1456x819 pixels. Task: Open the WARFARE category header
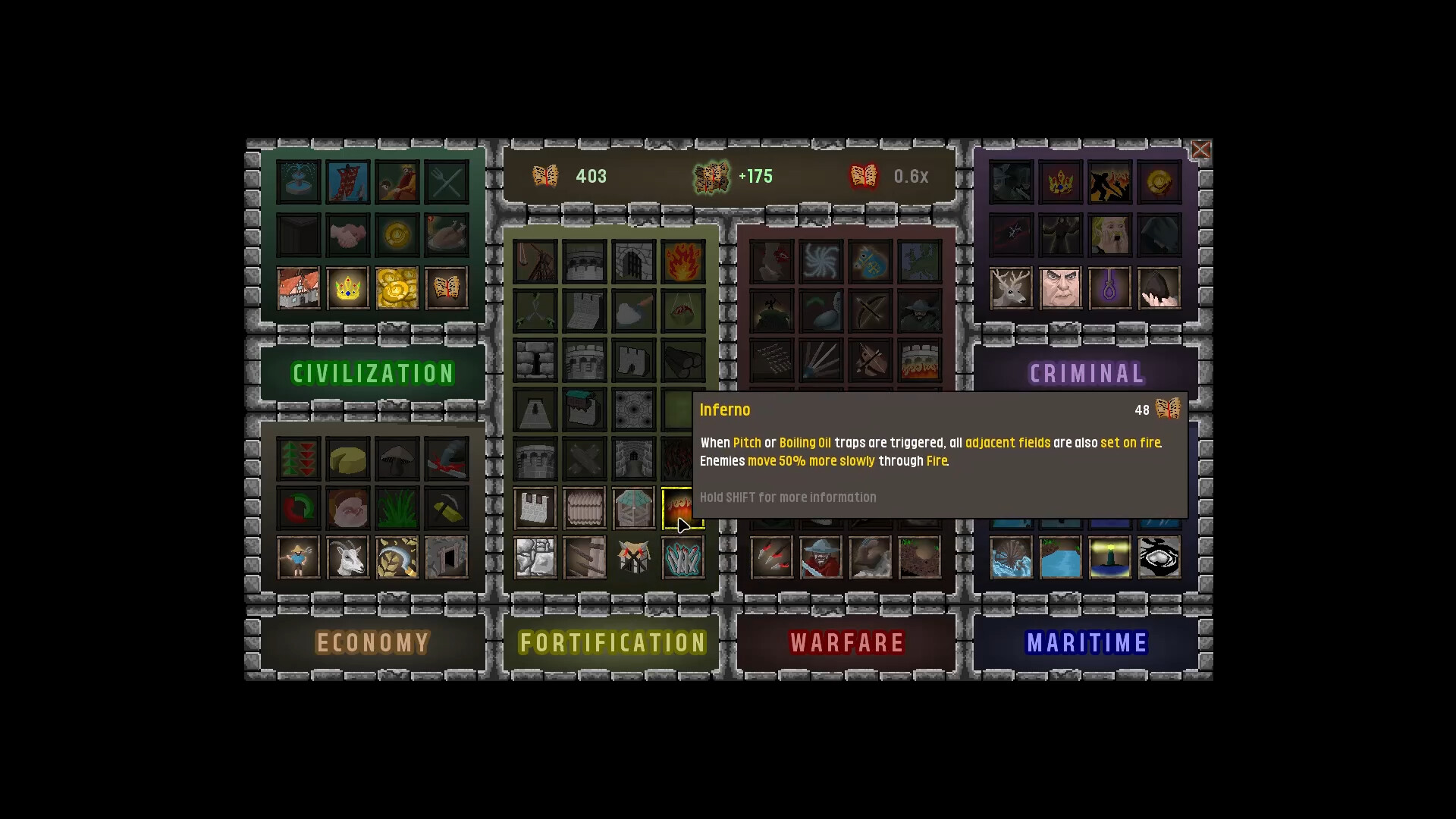click(x=847, y=642)
